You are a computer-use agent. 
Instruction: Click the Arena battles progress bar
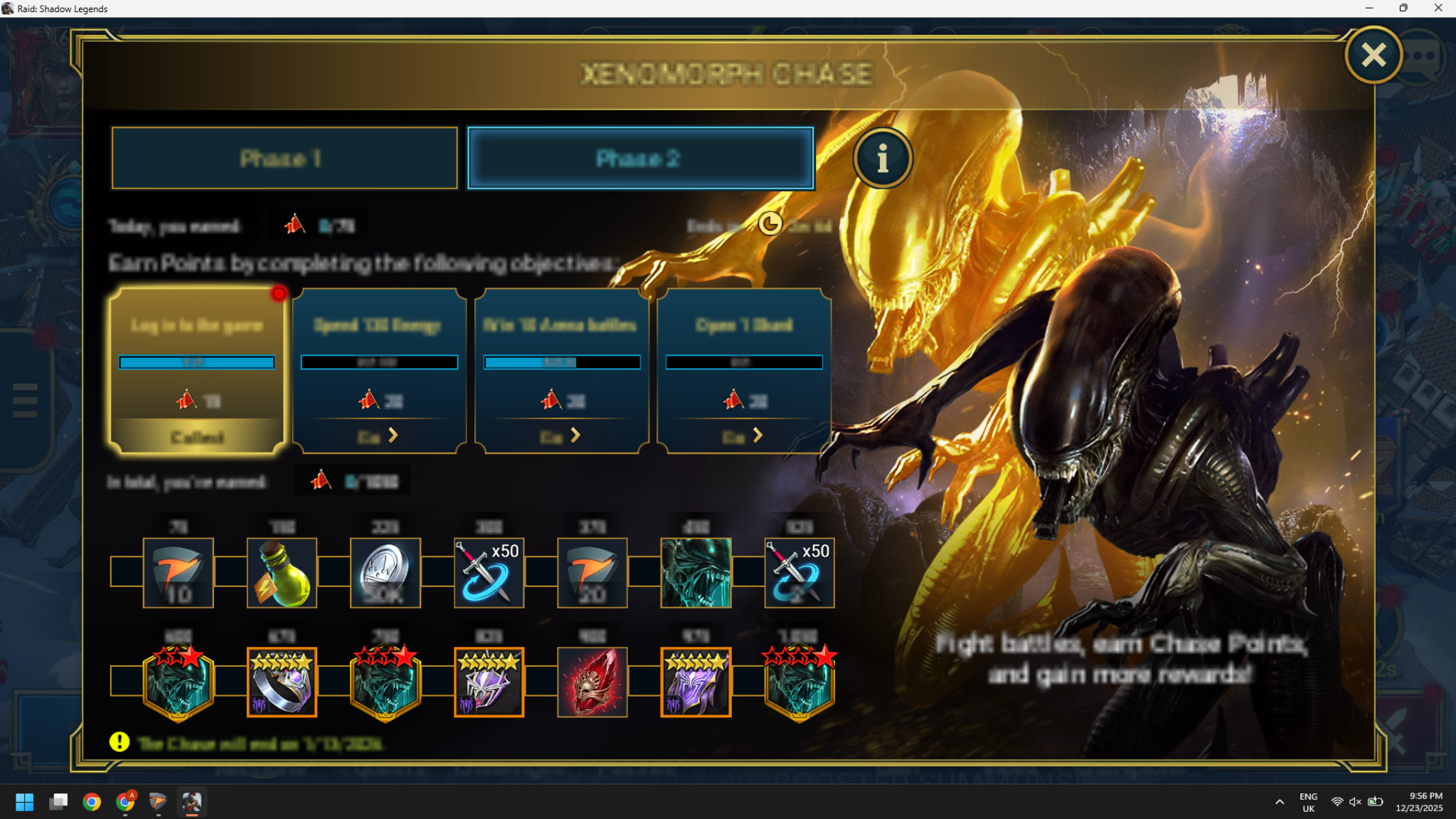click(561, 362)
